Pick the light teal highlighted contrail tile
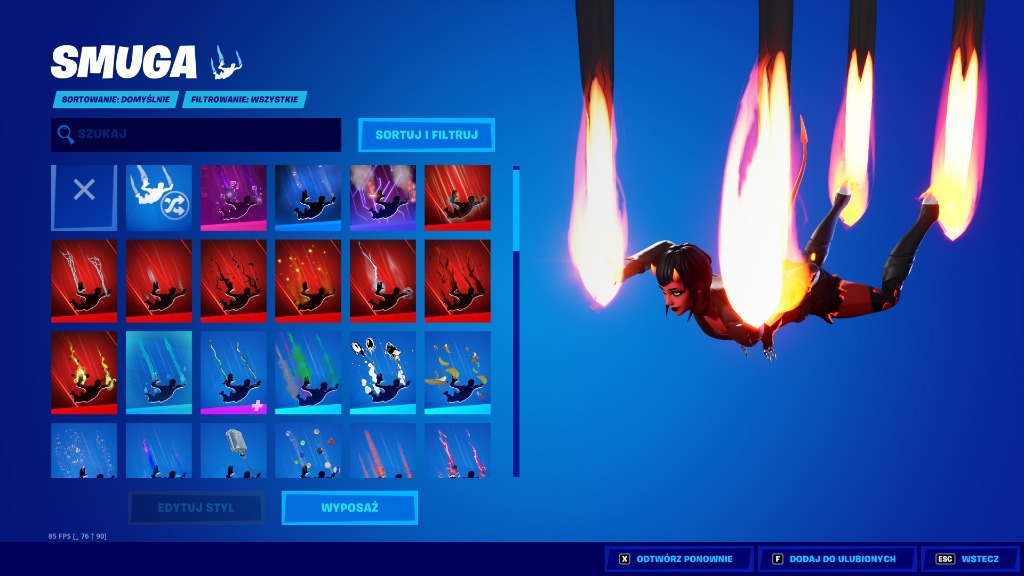Viewport: 1024px width, 576px height. pyautogui.click(x=159, y=372)
